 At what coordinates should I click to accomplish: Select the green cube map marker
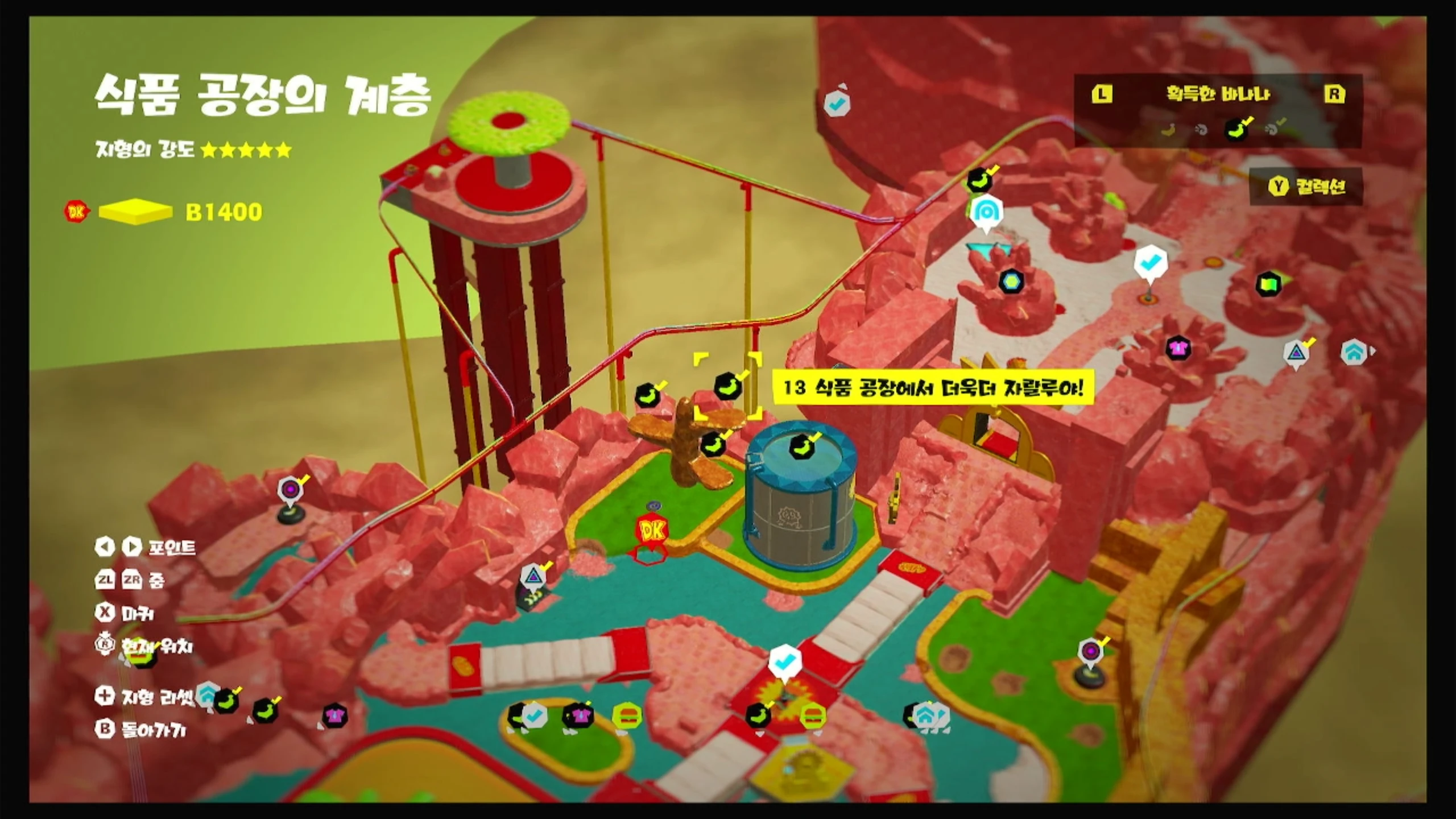tap(1268, 283)
